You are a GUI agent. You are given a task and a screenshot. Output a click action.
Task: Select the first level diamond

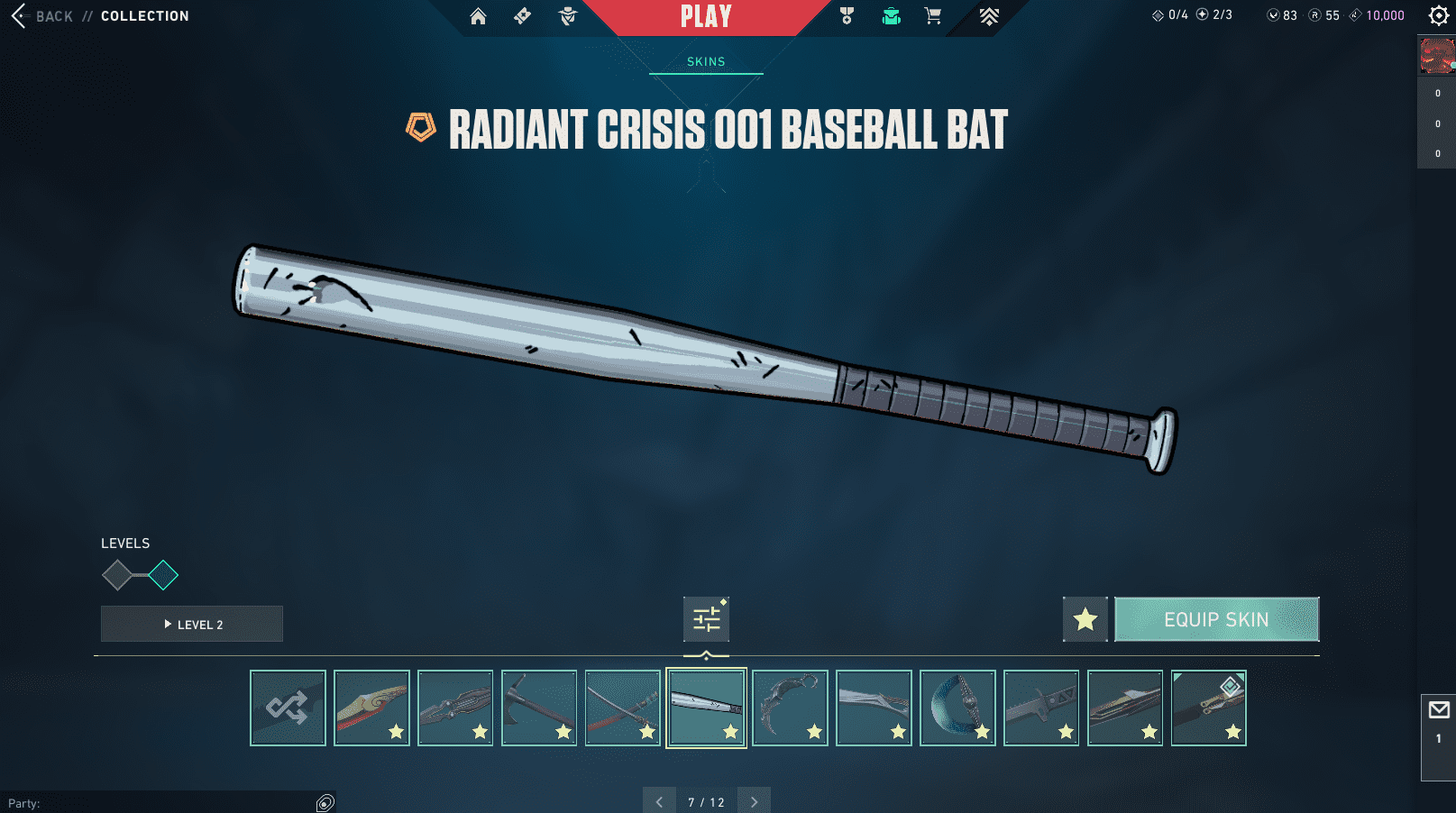tap(117, 575)
